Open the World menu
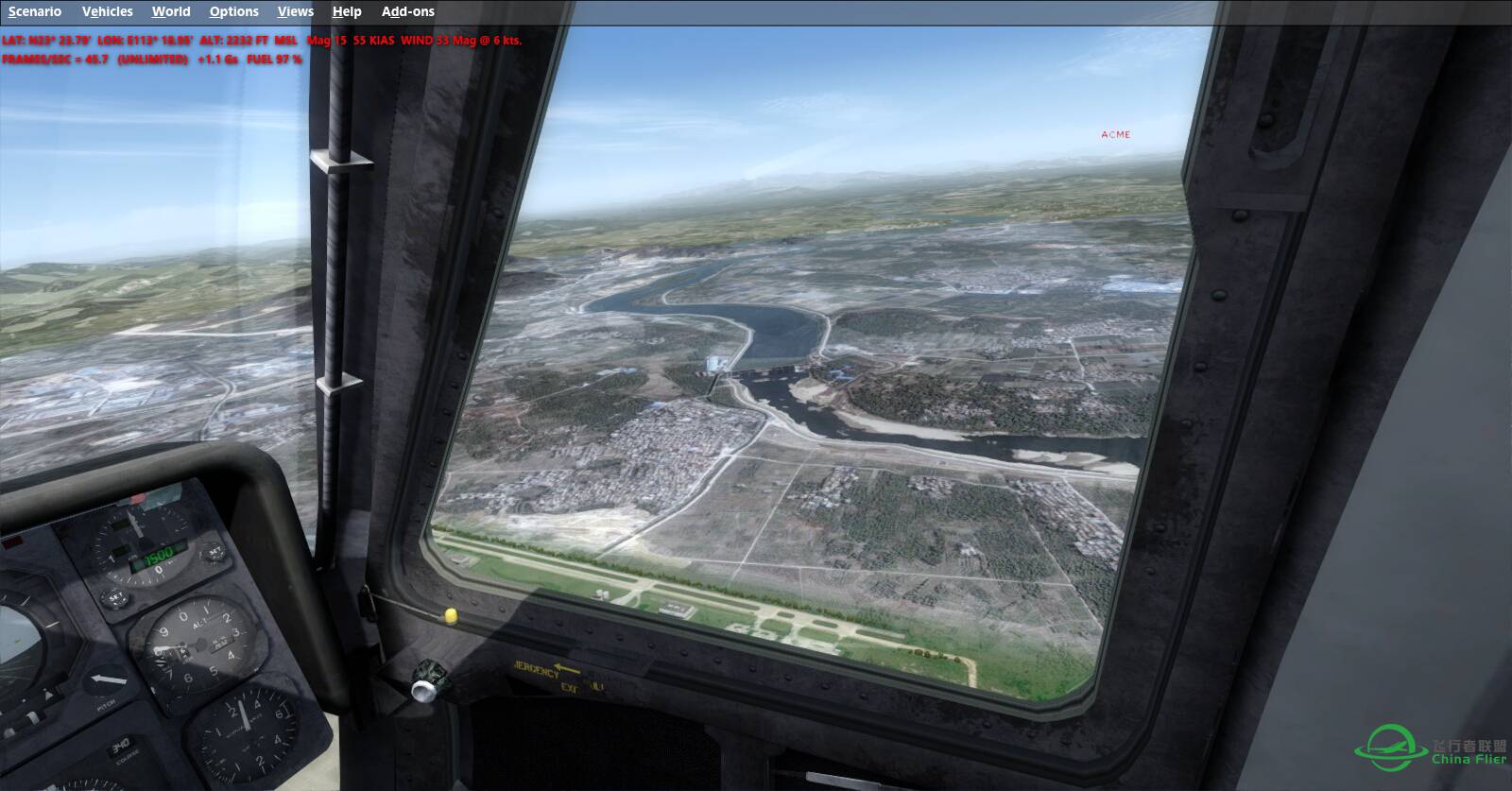The image size is (1512, 791). [x=171, y=11]
